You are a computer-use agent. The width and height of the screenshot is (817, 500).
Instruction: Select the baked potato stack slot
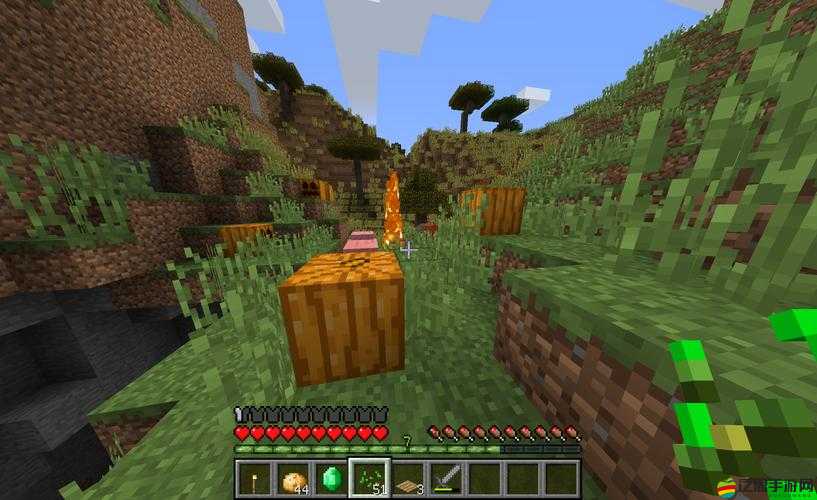click(291, 477)
